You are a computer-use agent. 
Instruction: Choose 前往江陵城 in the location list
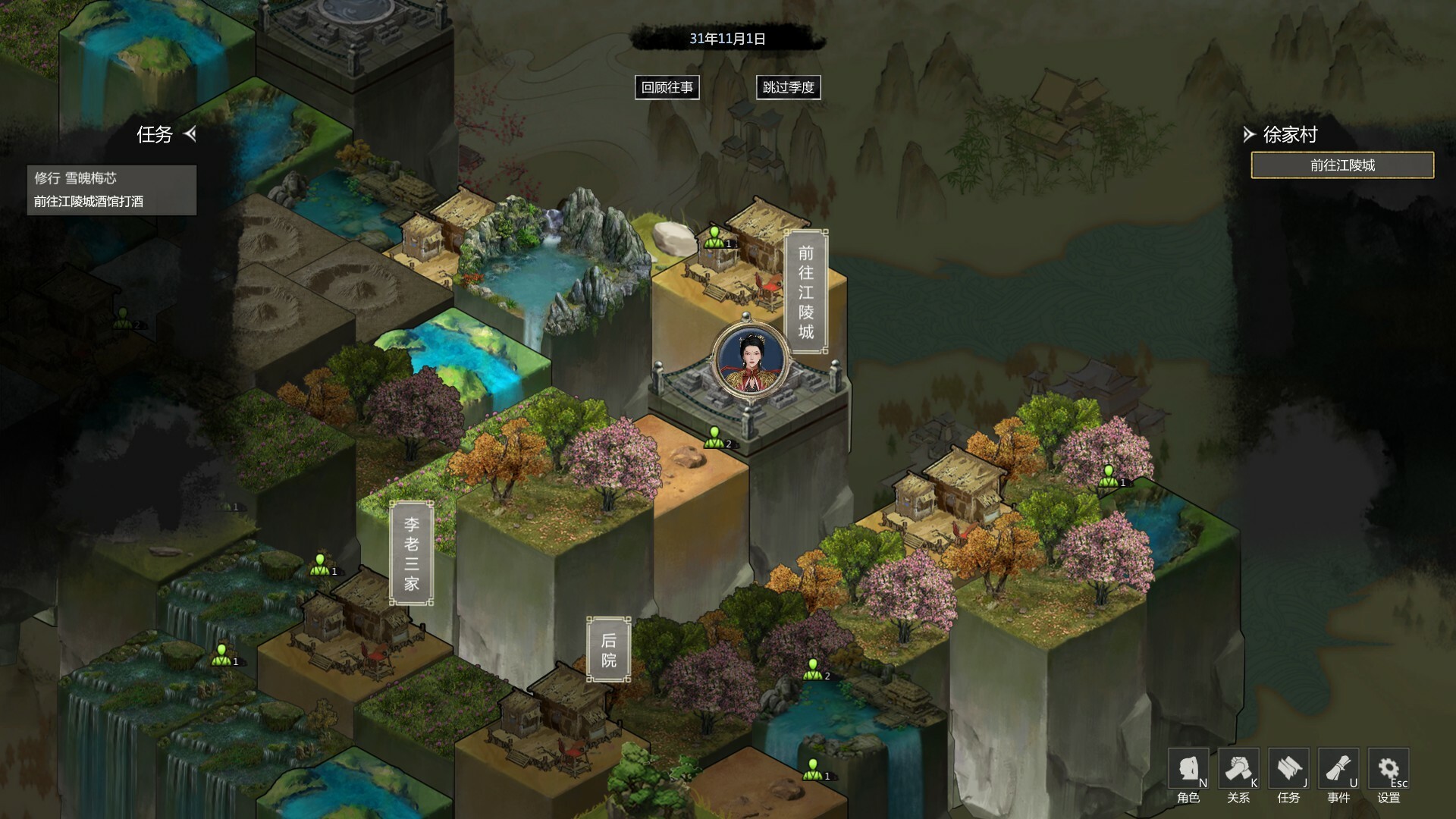[1341, 165]
